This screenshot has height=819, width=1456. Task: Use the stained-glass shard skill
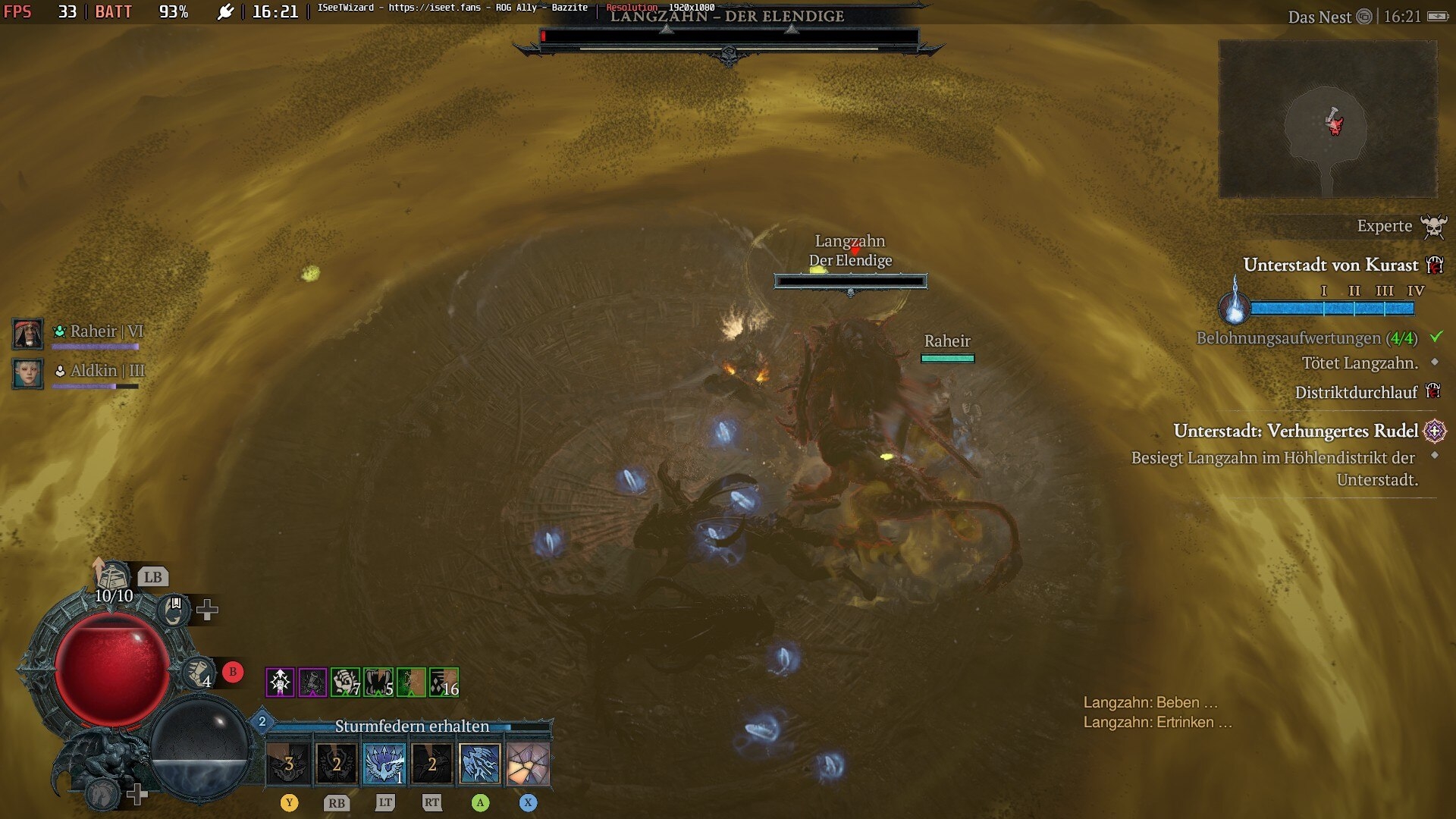(528, 763)
